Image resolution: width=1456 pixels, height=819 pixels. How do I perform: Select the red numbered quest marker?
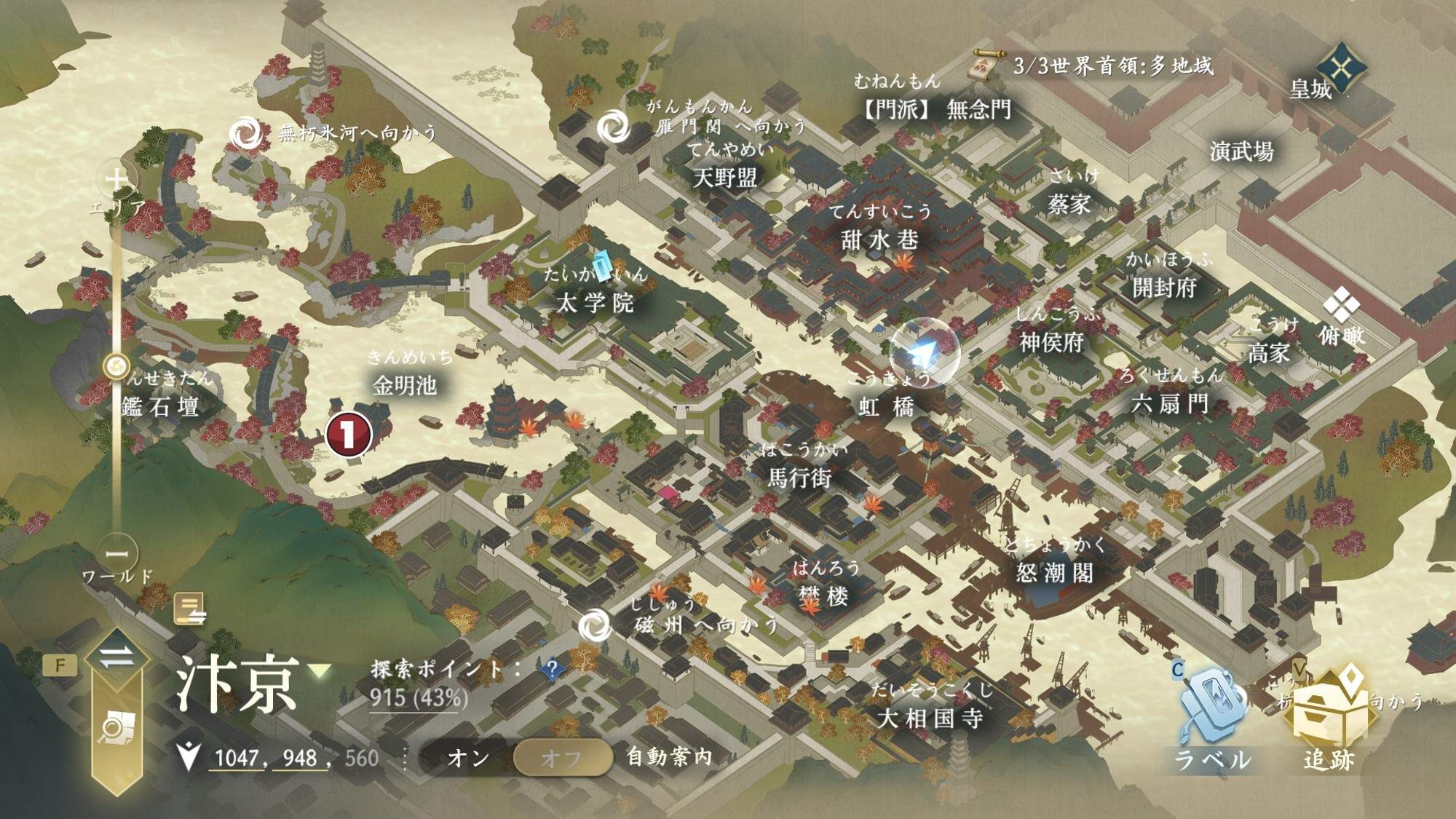(x=349, y=434)
